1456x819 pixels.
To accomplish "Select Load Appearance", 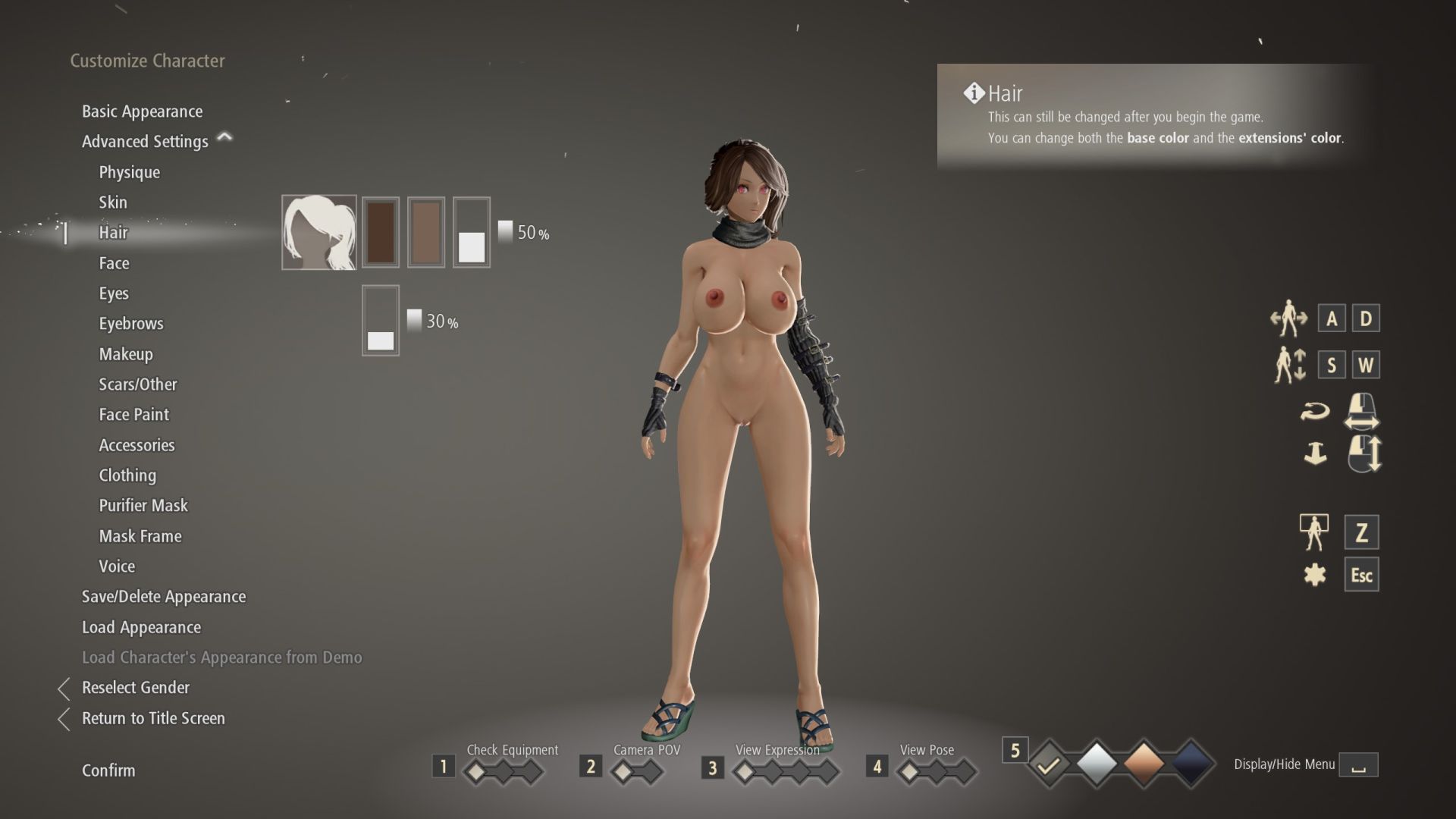I will 141,627.
